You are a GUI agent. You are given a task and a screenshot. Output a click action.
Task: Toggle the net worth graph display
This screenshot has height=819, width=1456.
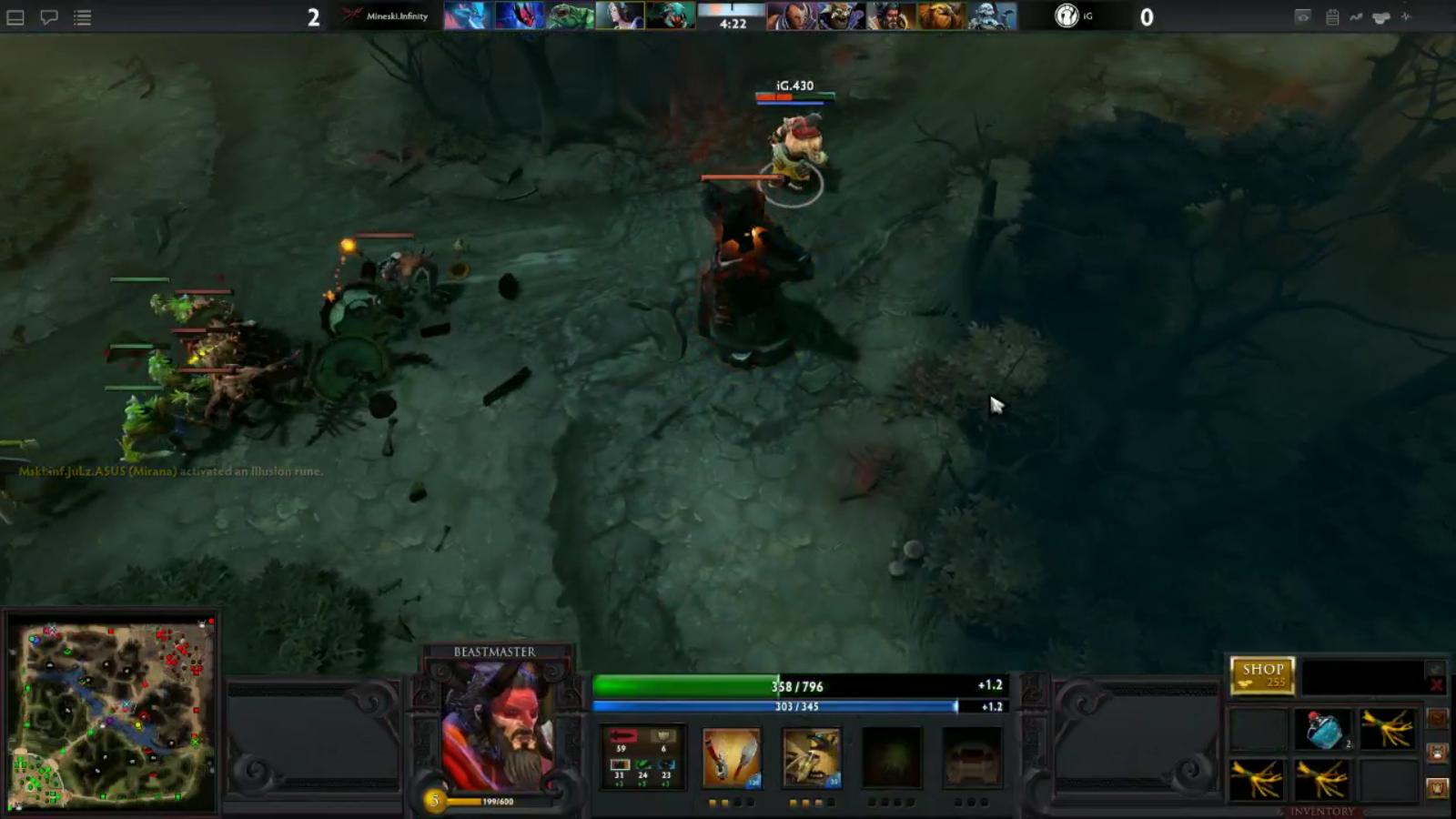coord(1356,16)
